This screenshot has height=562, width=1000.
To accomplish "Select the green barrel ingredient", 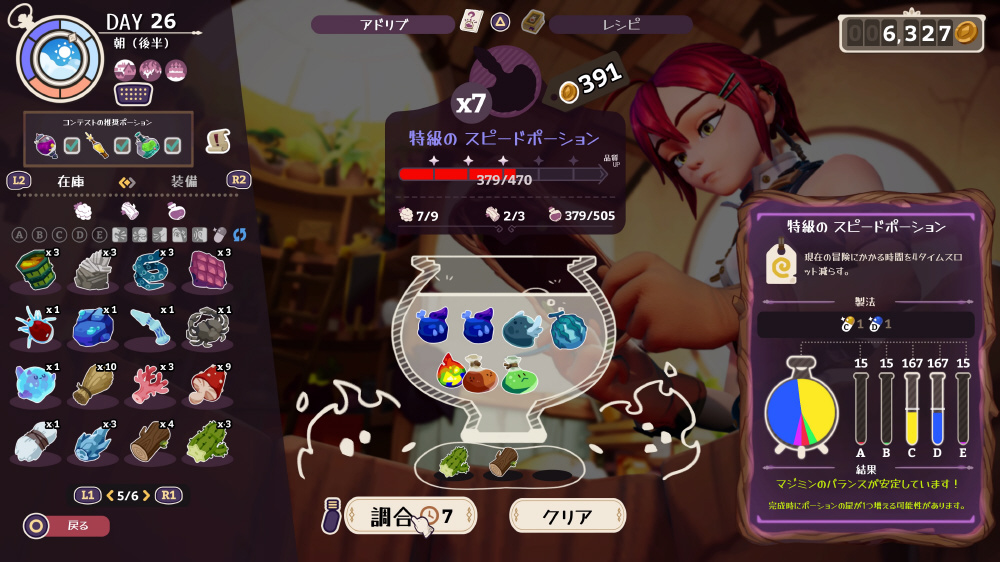I will click(35, 270).
